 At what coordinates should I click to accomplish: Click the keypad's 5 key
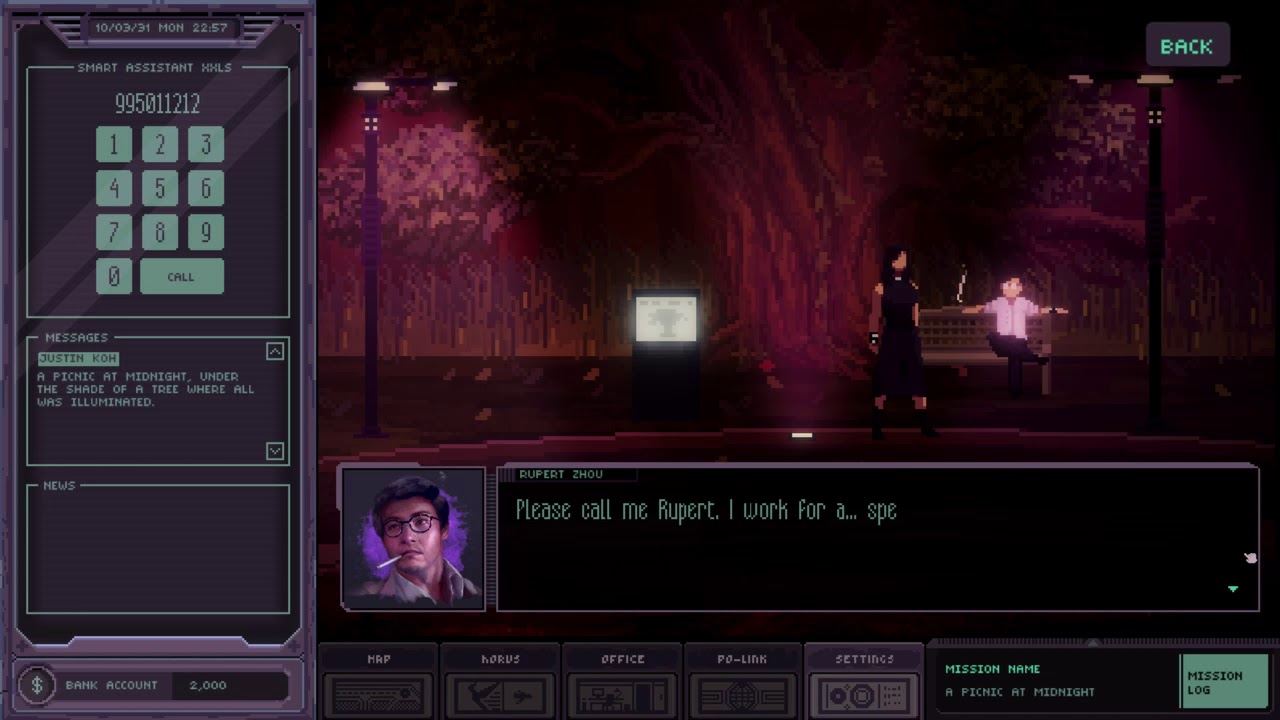click(x=160, y=189)
